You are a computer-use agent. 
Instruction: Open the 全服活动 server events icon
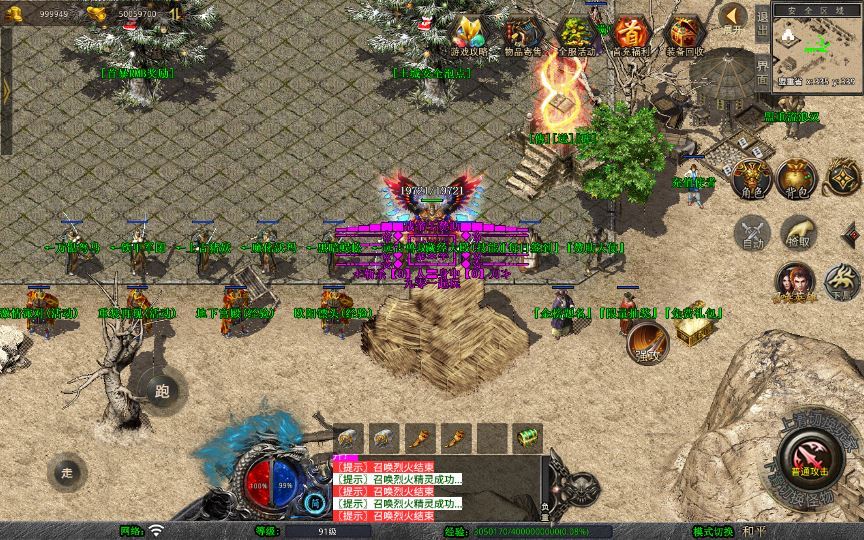(575, 35)
